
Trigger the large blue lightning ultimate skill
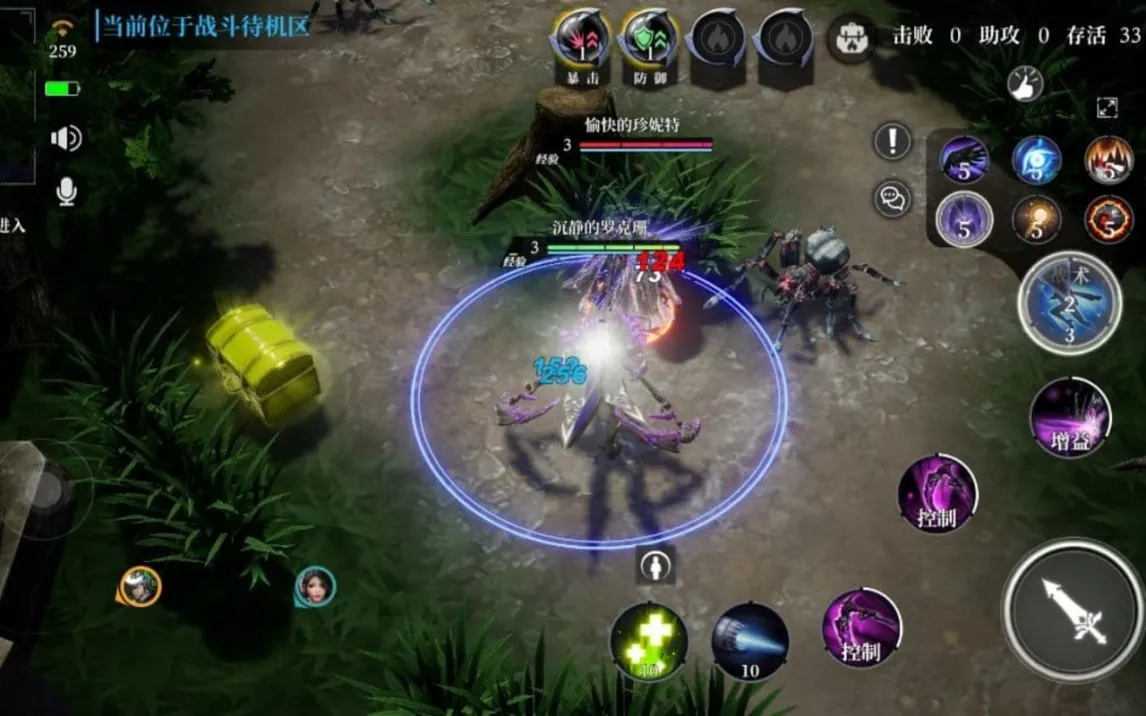pyautogui.click(x=1069, y=302)
